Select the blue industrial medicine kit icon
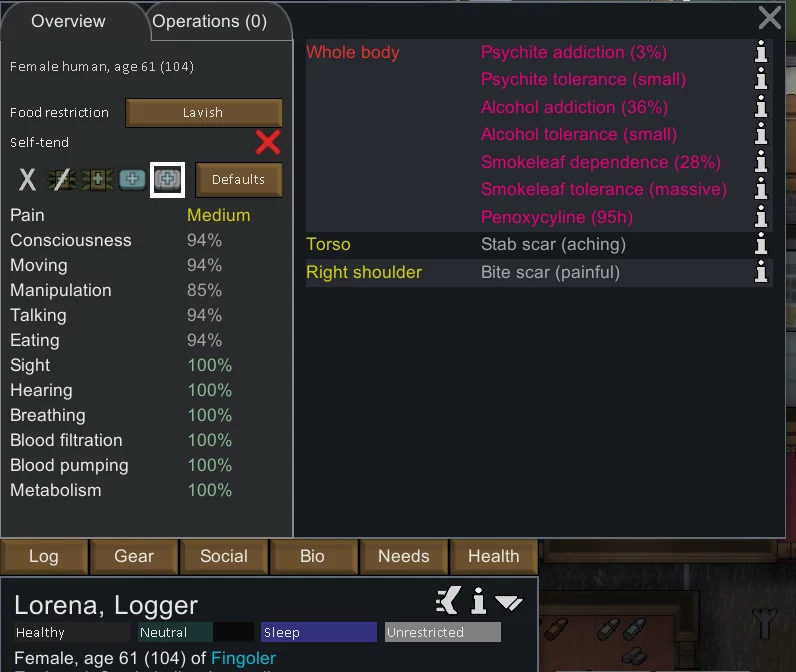 [x=132, y=180]
